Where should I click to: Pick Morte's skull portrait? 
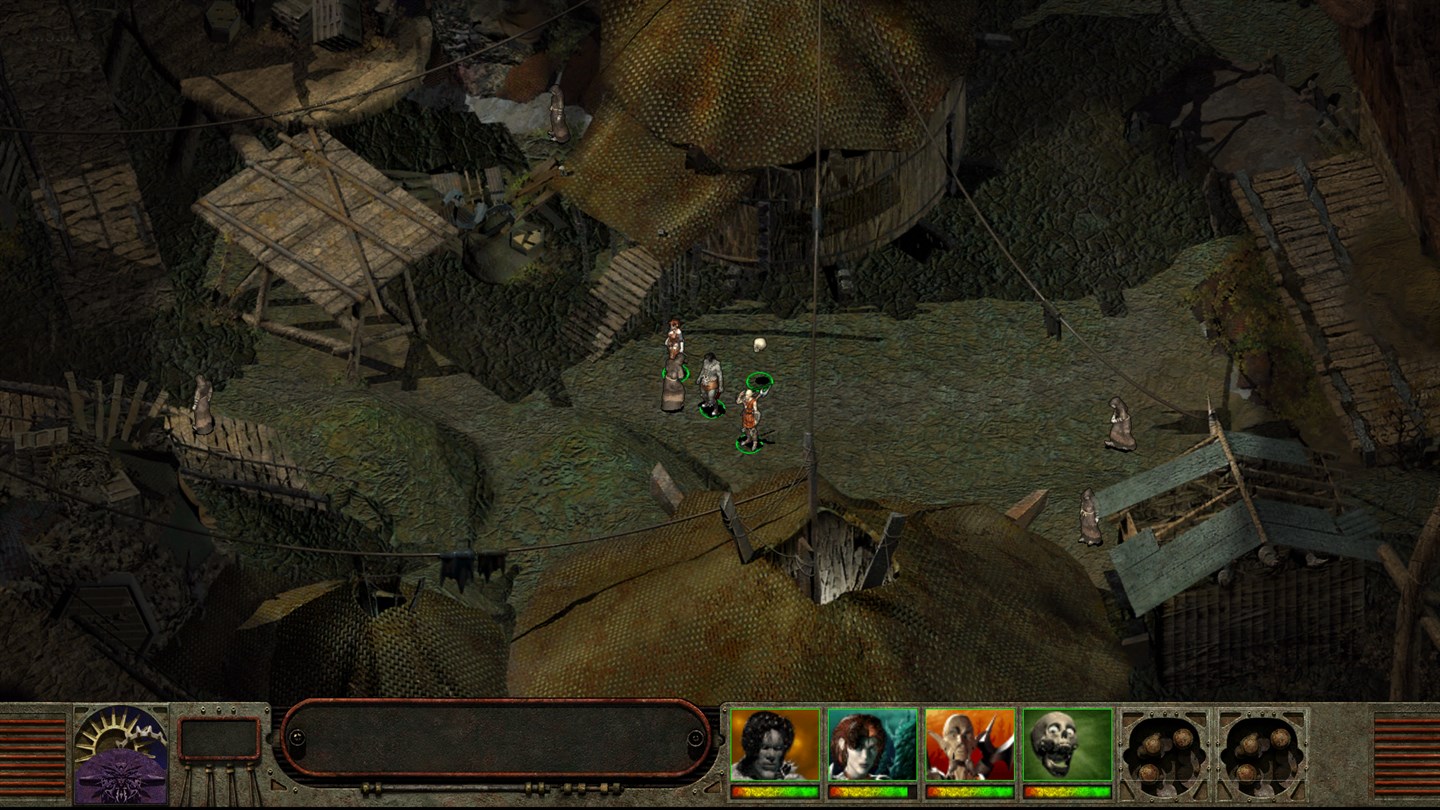[x=1067, y=744]
